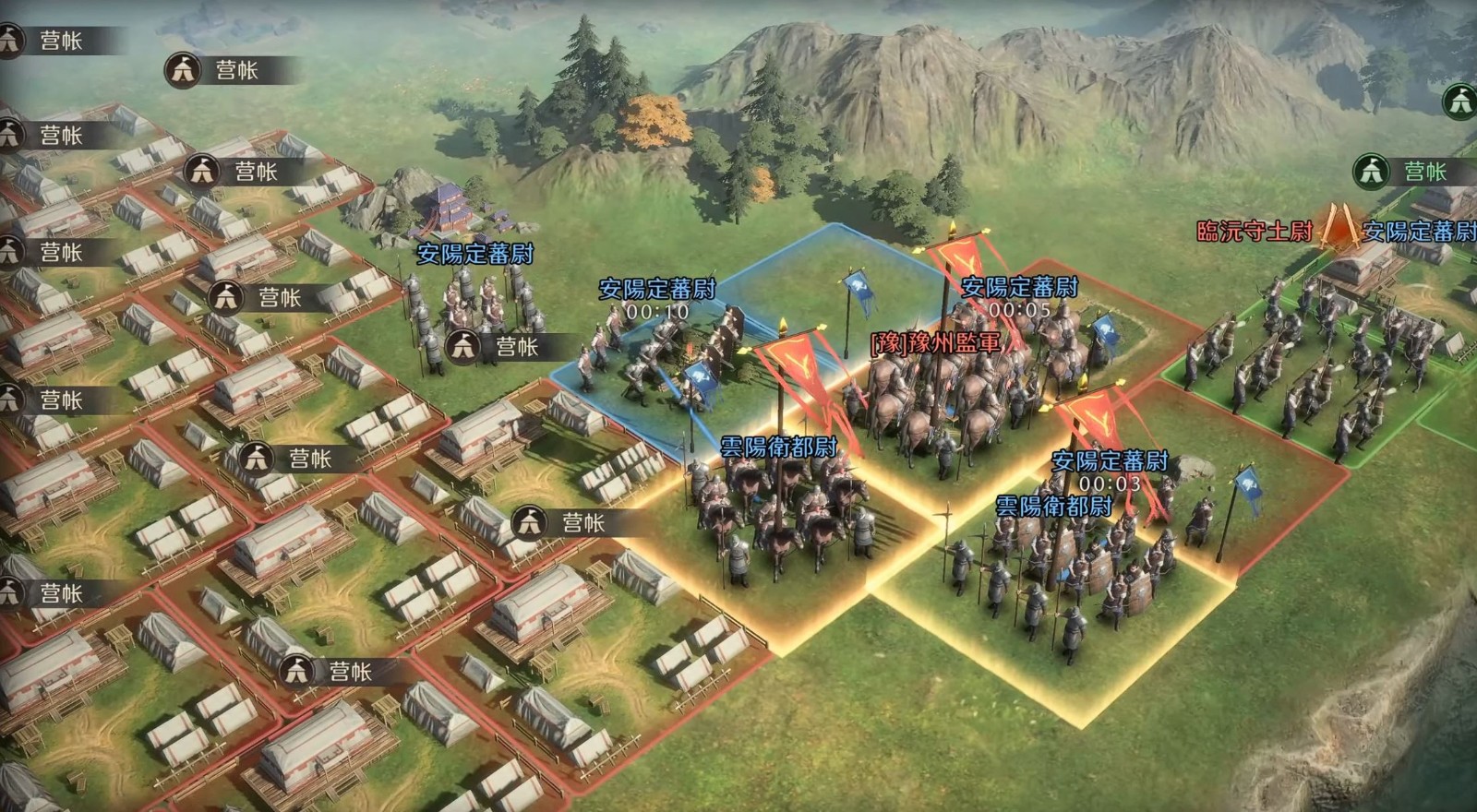
Task: Choose the 安陽定蕃尉 label with 00:05 timer
Action: [x=1019, y=287]
